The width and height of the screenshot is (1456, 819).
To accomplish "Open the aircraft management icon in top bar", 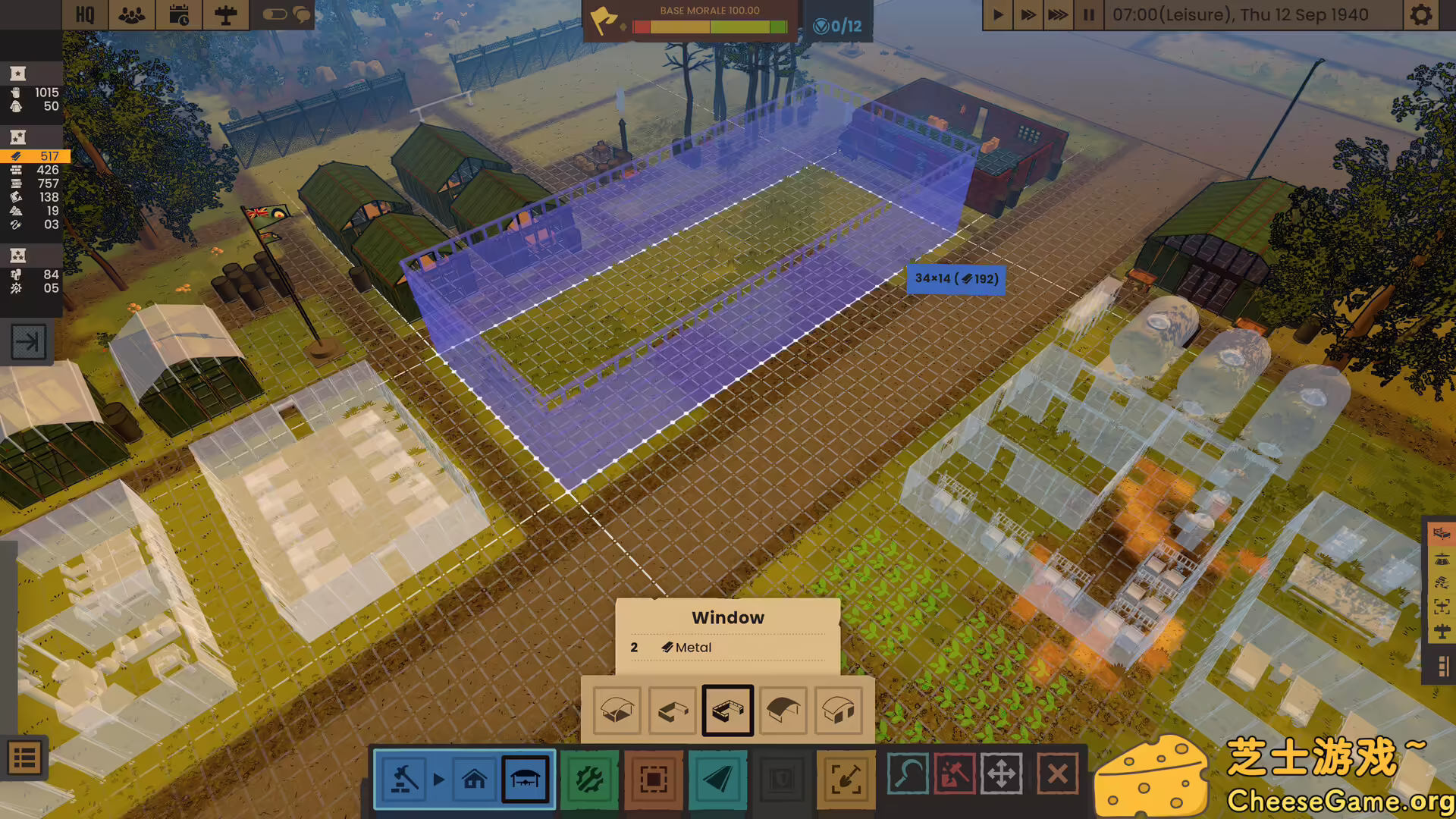I will [x=225, y=14].
